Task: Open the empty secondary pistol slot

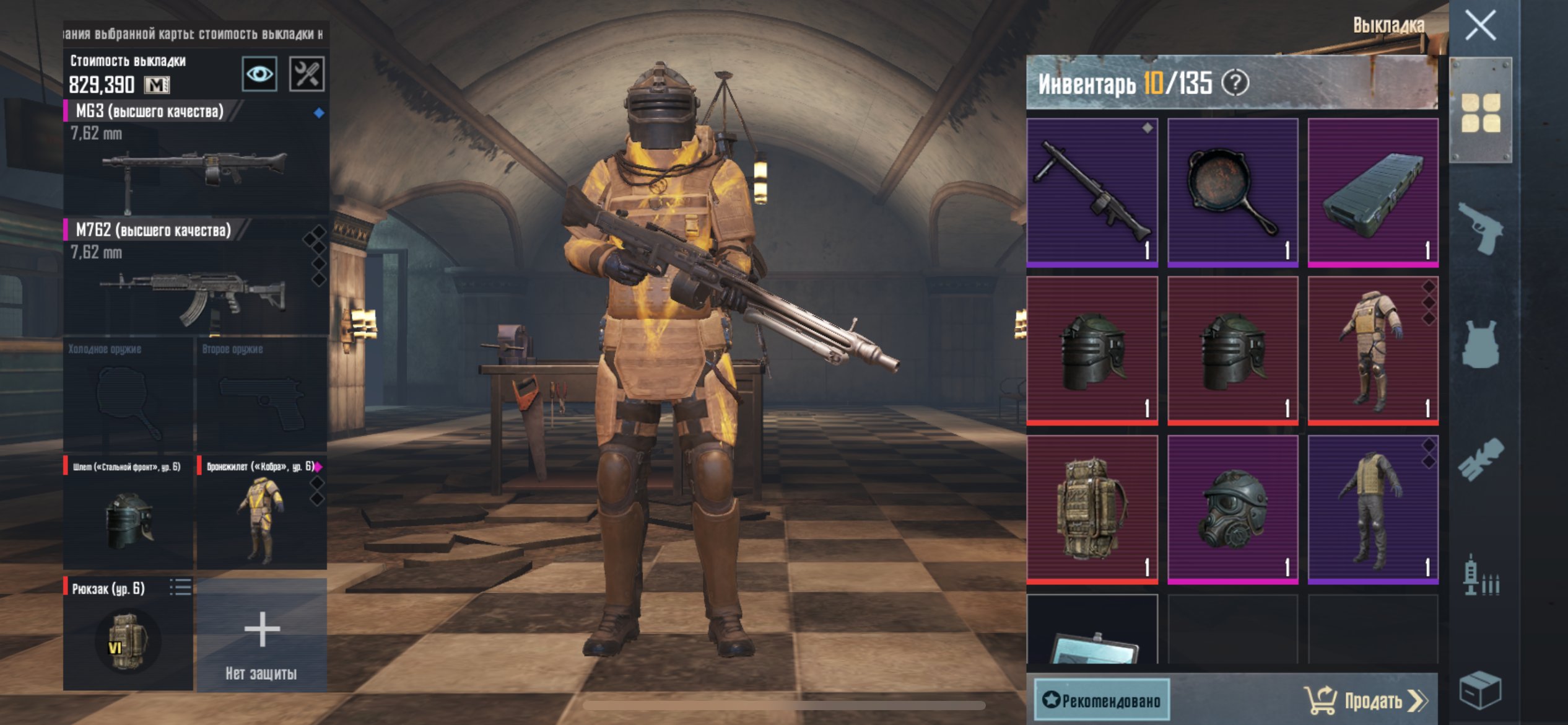Action: click(261, 394)
